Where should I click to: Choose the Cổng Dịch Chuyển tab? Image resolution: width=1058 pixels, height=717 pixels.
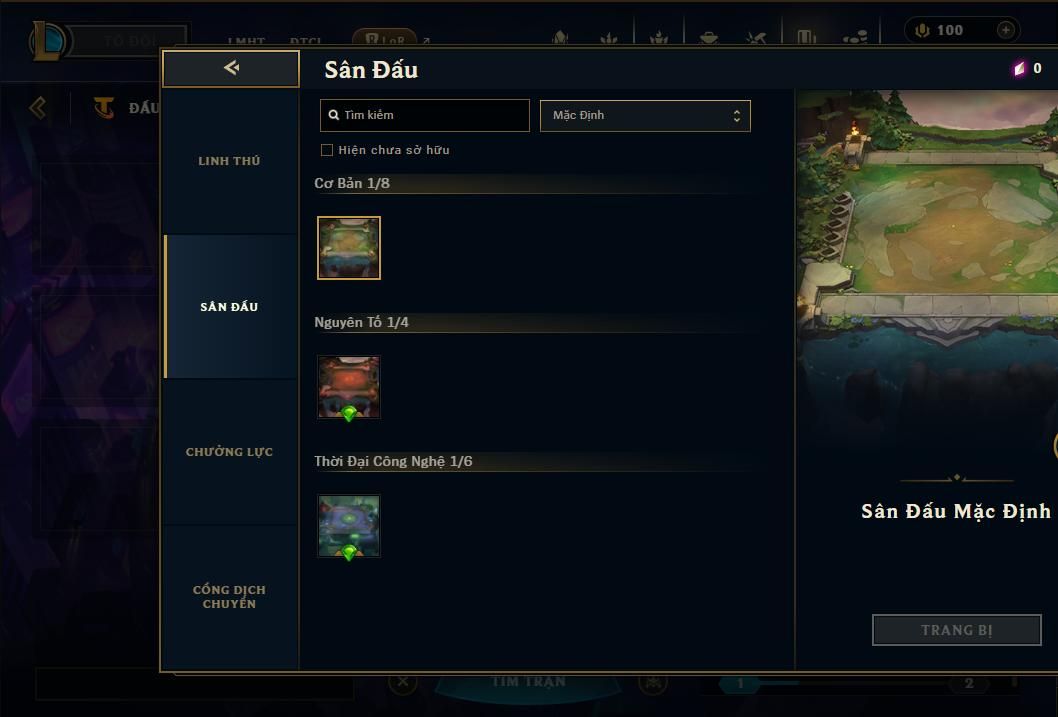(229, 597)
